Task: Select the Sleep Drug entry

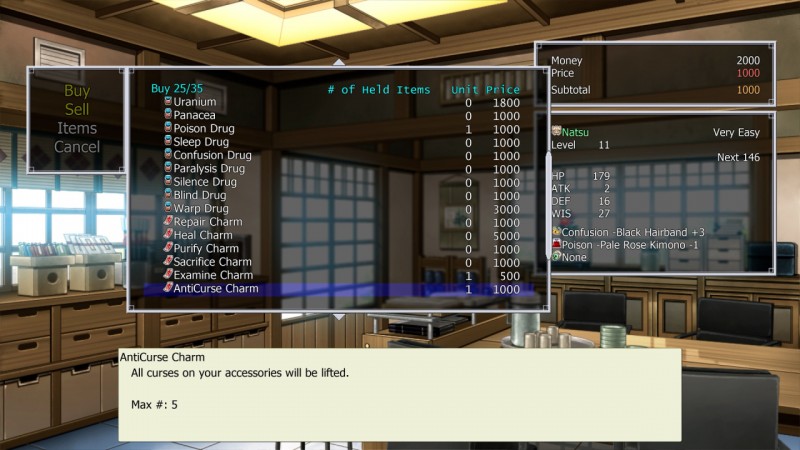Action: pyautogui.click(x=201, y=142)
